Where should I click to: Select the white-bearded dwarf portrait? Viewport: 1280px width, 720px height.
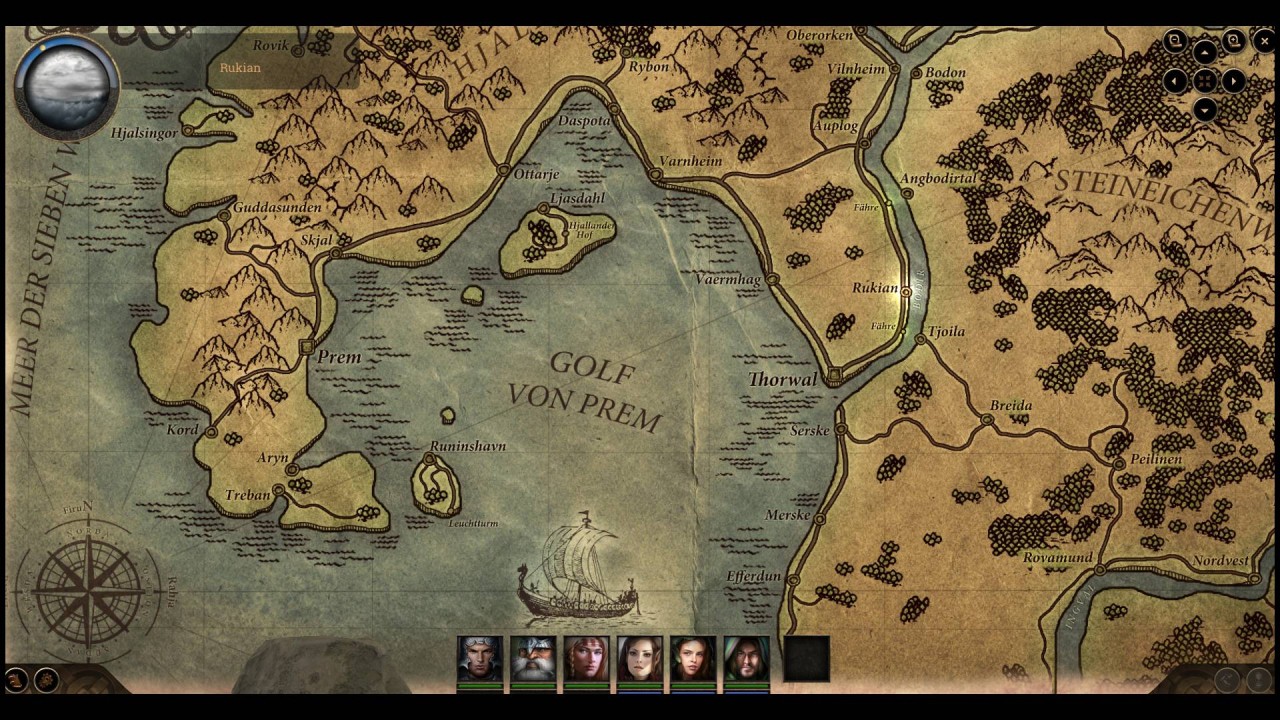[533, 658]
